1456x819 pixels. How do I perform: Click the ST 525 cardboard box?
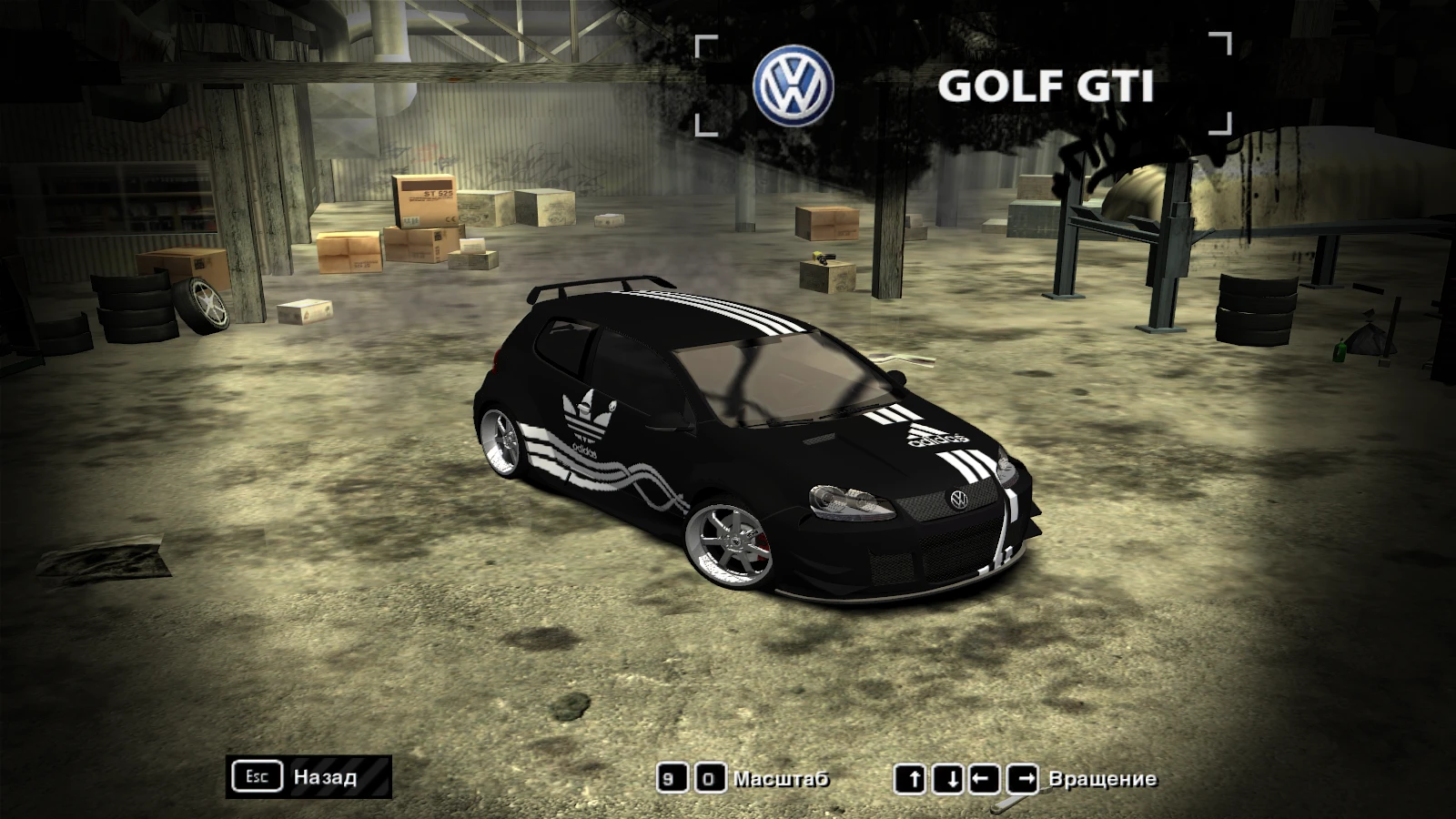click(x=424, y=202)
